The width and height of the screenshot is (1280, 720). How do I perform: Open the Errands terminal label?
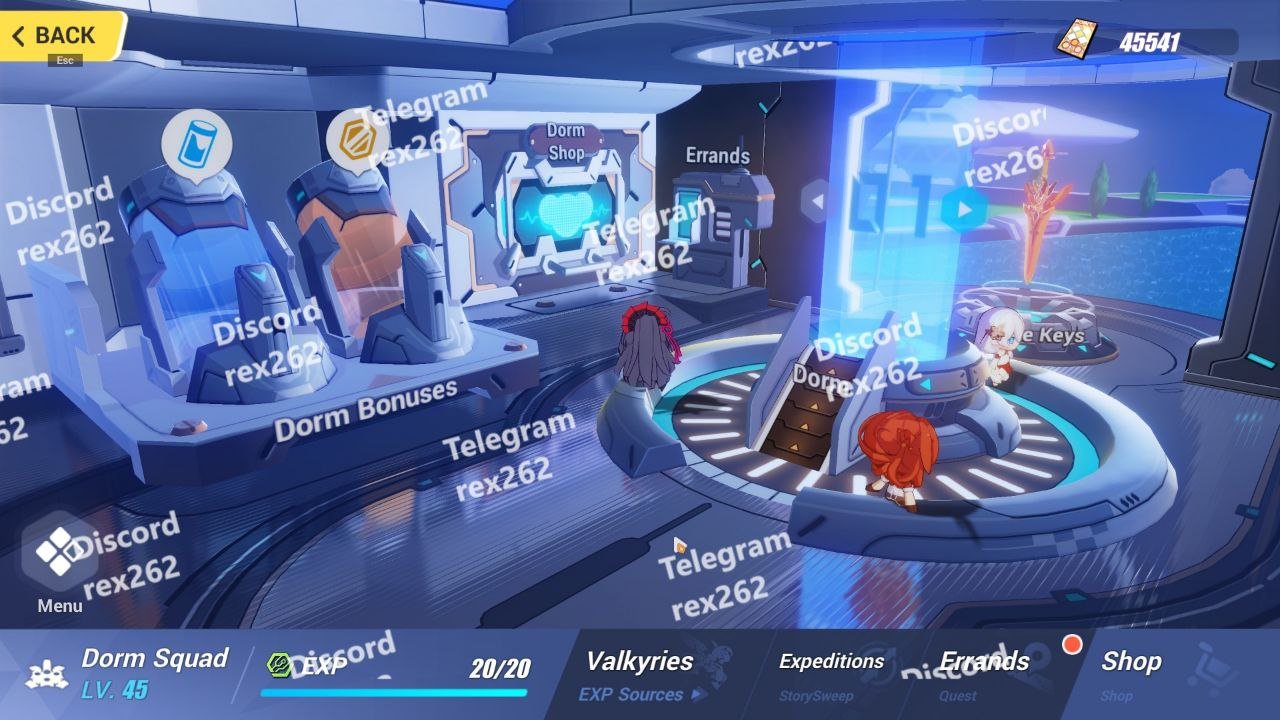click(717, 155)
